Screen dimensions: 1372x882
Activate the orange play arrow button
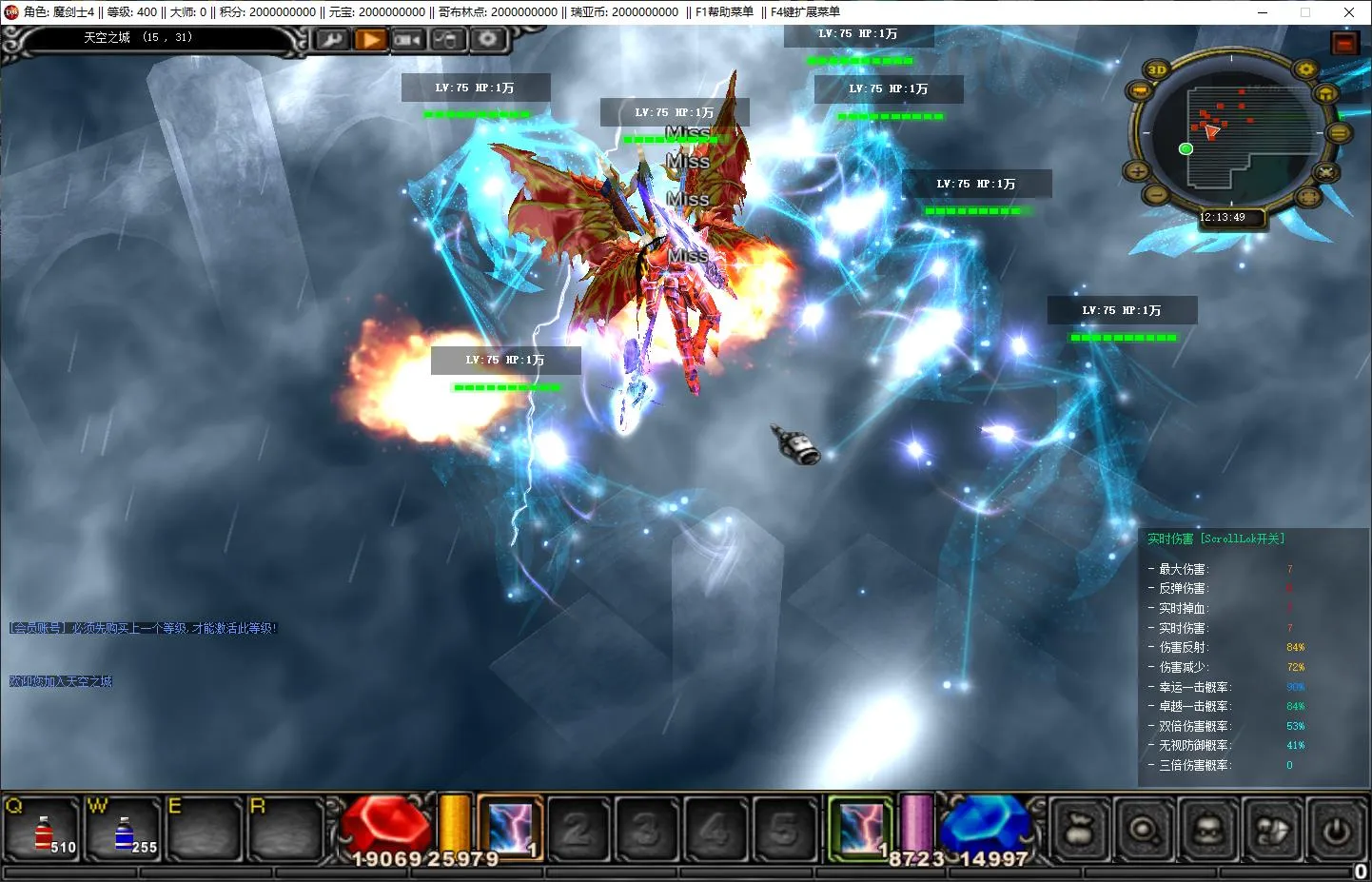tap(370, 40)
